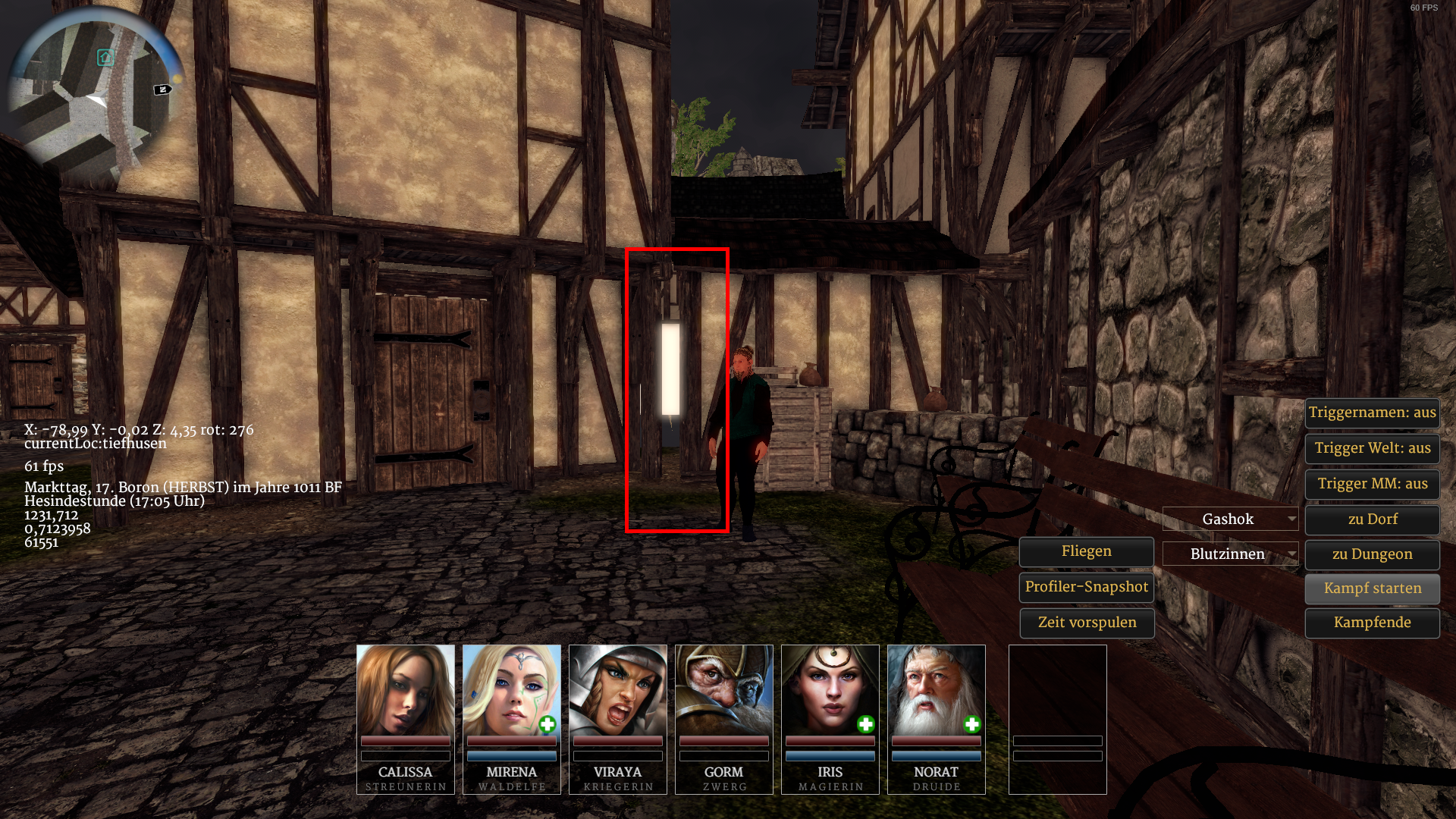1456x819 pixels.
Task: Open the Gashok village dropdown
Action: tap(1230, 519)
